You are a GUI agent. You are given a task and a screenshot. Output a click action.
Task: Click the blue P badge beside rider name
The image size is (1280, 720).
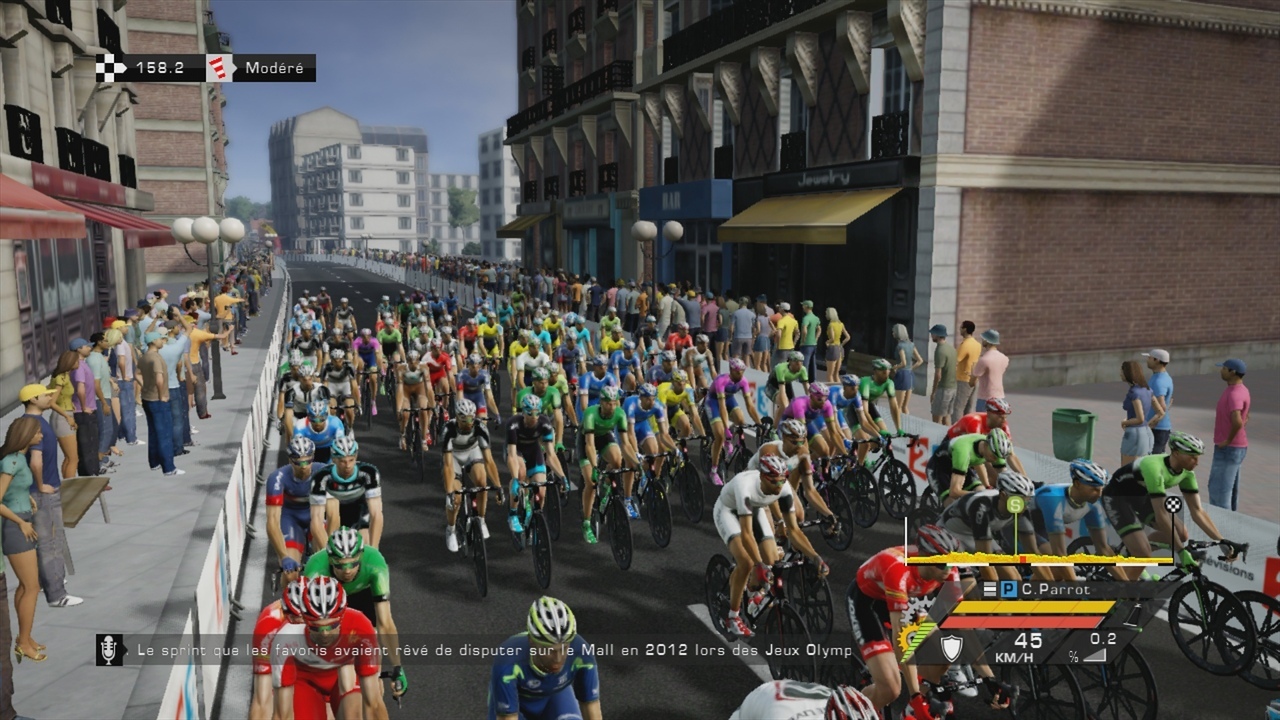point(1009,589)
